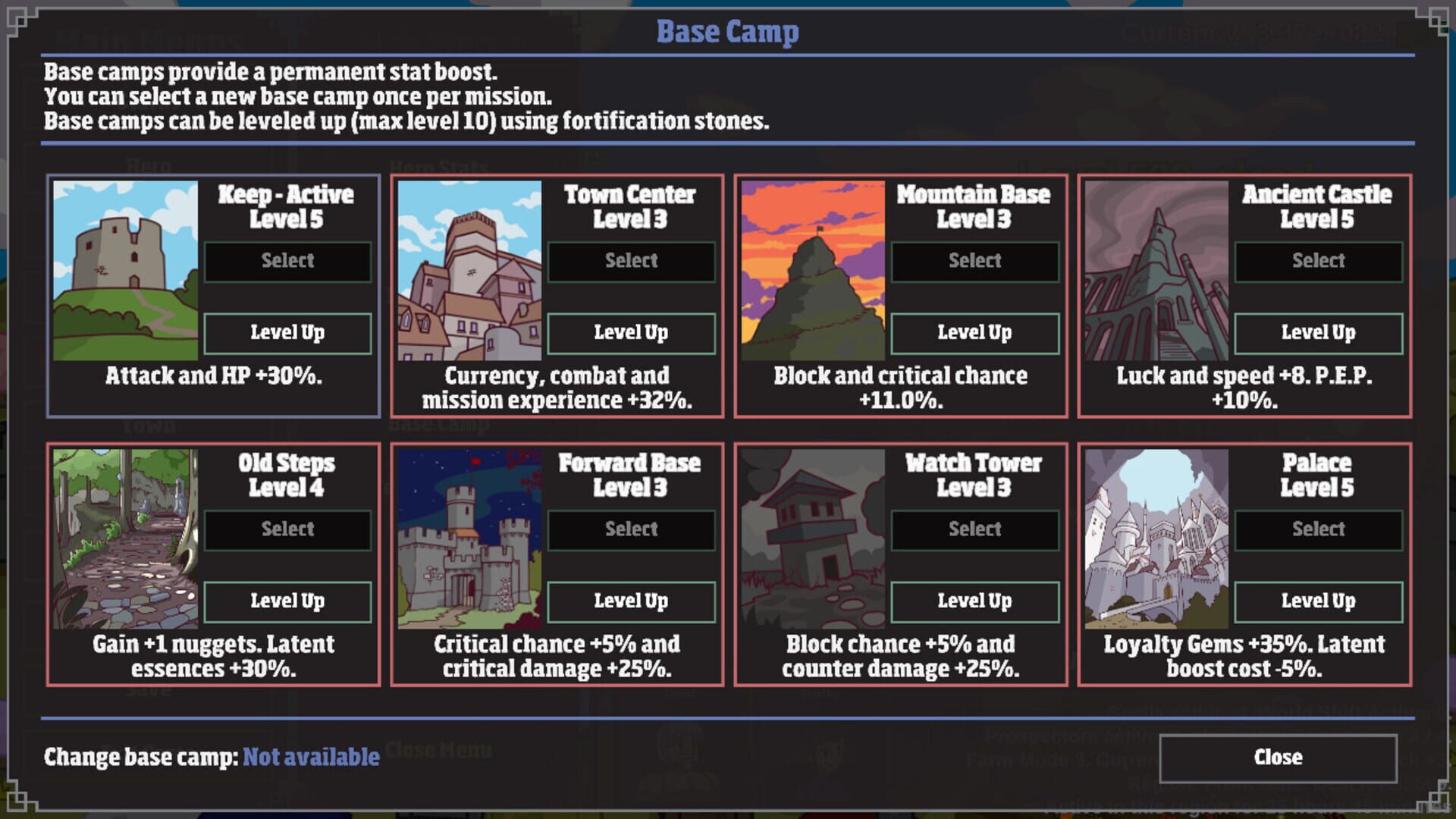Viewport: 1456px width, 819px height.
Task: Select the Town Center base camp
Action: tap(631, 260)
